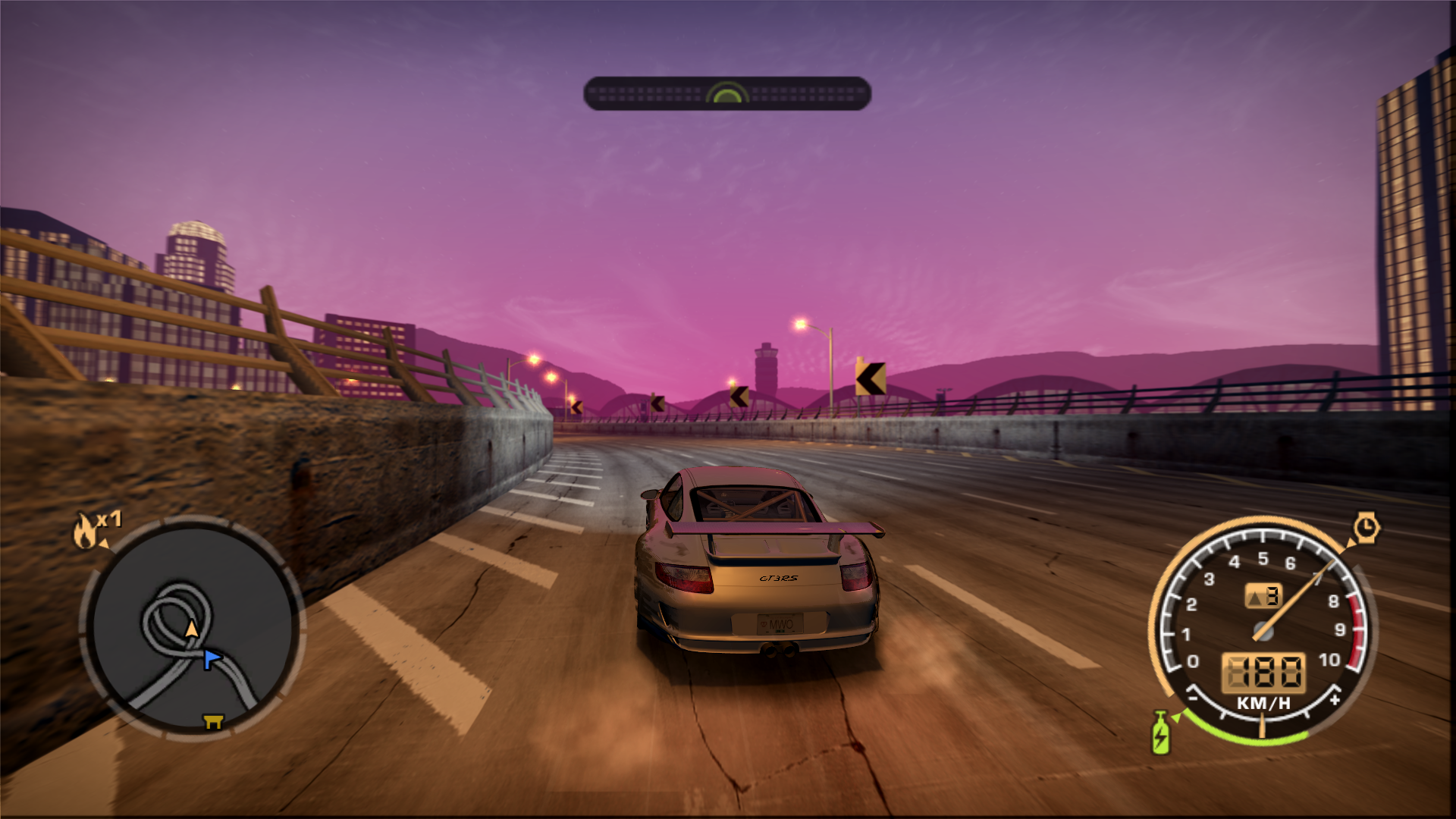Click the speedbreaker stopwatch icon
The width and height of the screenshot is (1456, 819).
click(x=1367, y=526)
